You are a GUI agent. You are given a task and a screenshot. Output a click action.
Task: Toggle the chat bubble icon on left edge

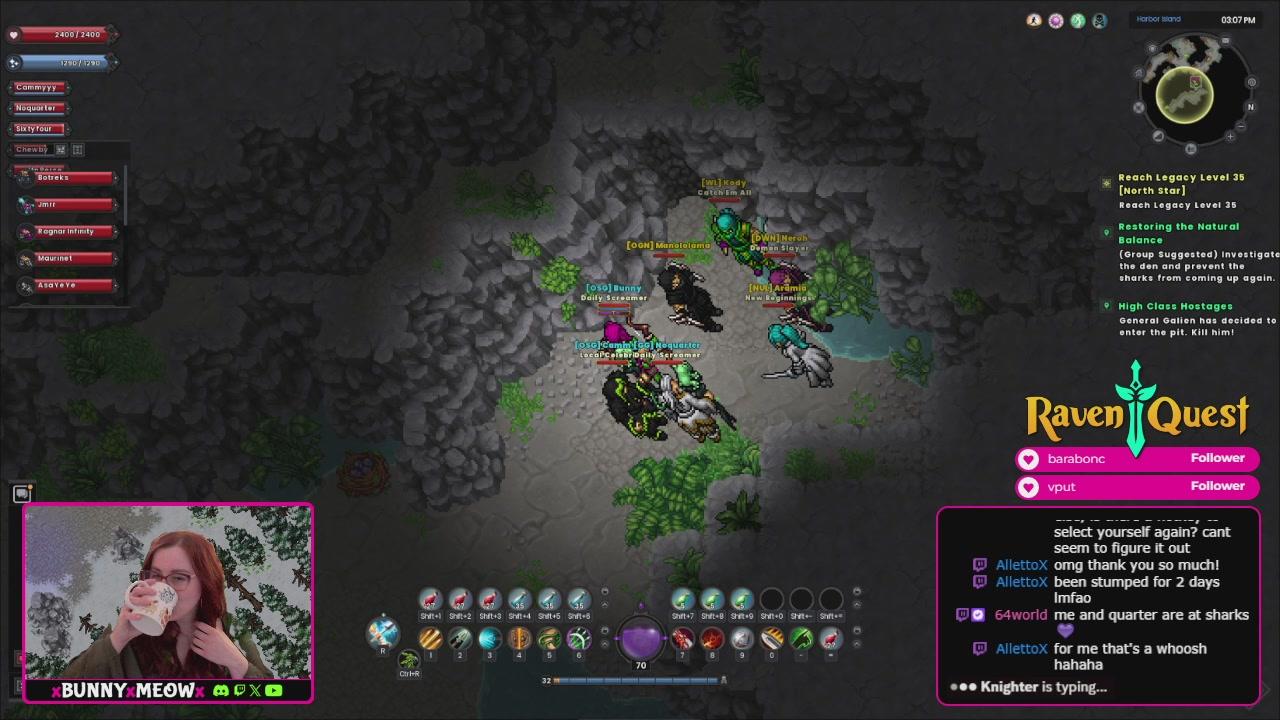(20, 492)
